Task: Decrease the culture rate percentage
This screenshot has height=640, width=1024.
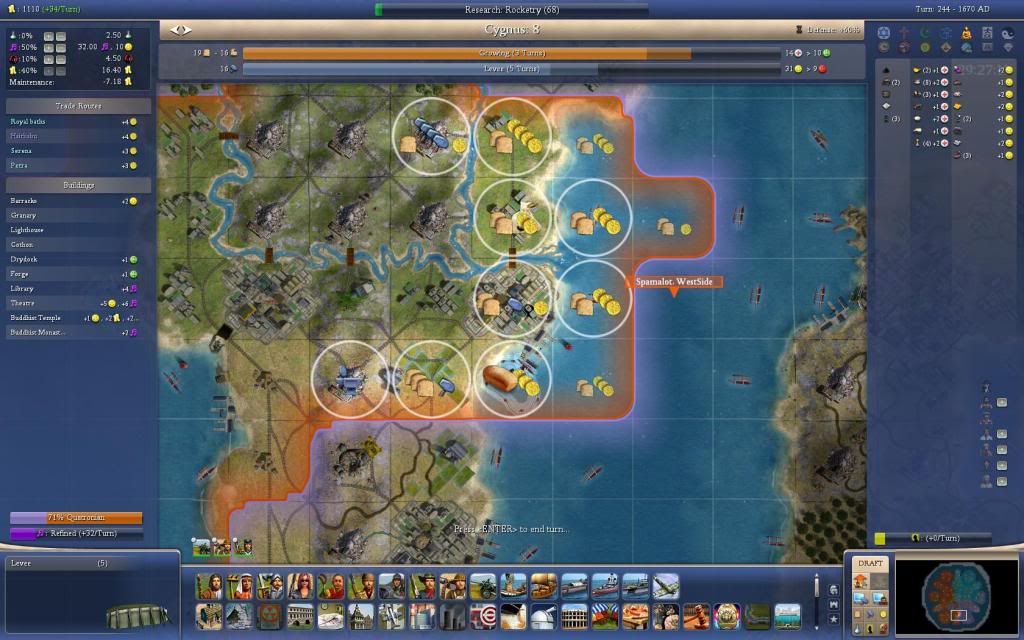Action: point(61,47)
